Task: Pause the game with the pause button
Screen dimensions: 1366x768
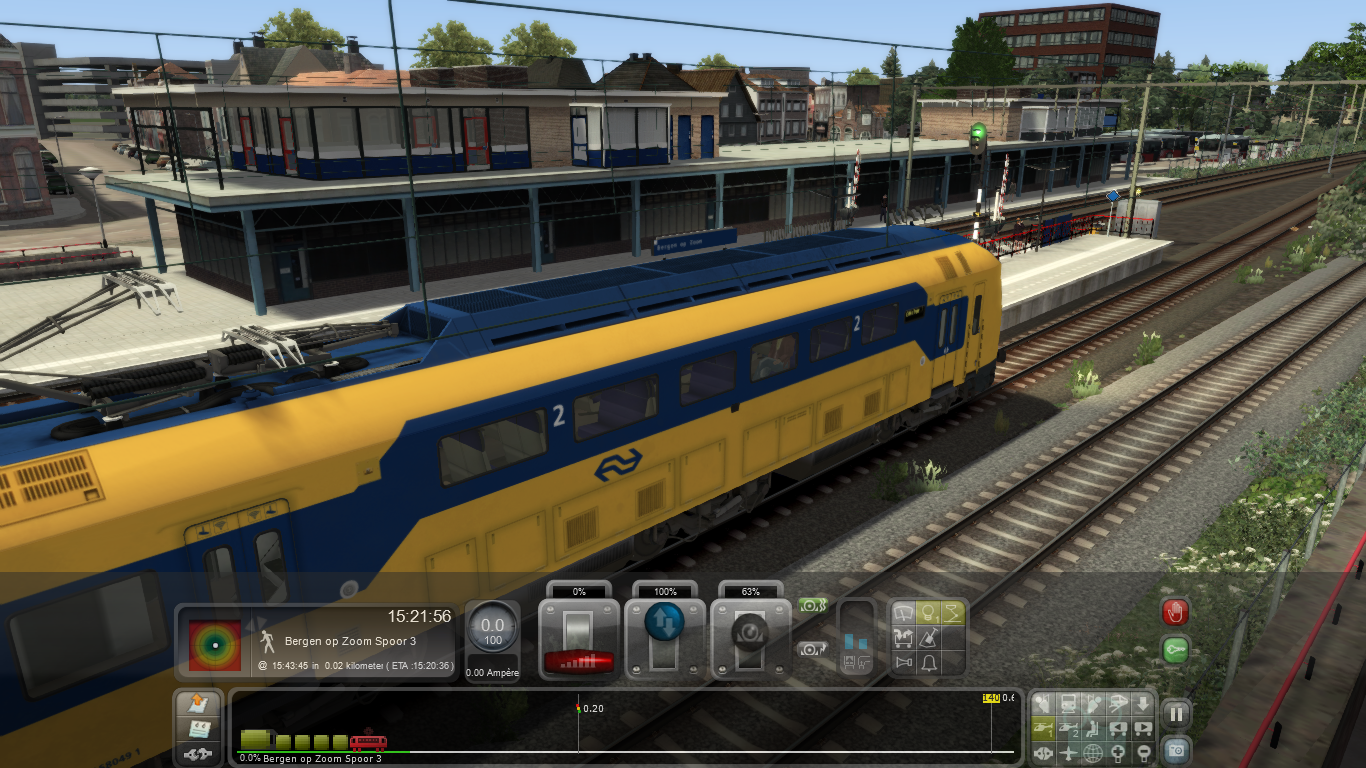Action: (1177, 714)
